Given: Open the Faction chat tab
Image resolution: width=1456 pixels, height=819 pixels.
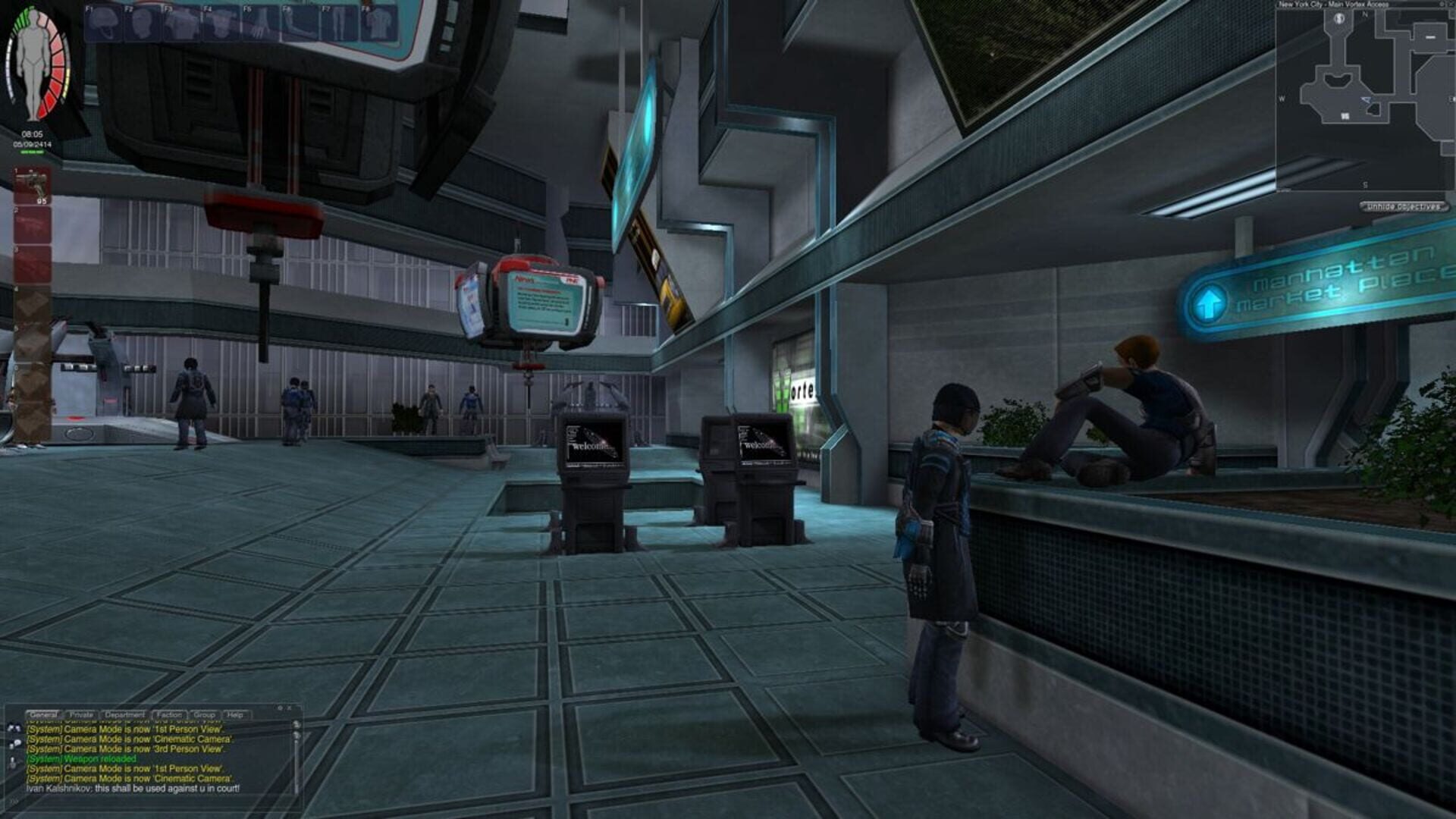Looking at the screenshot, I should [168, 715].
